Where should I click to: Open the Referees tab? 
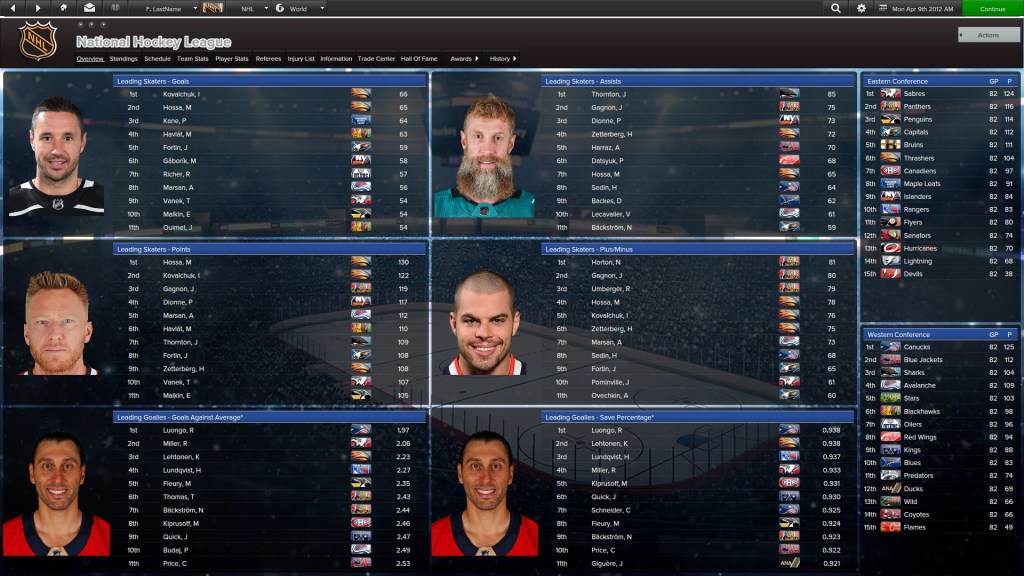[x=268, y=59]
